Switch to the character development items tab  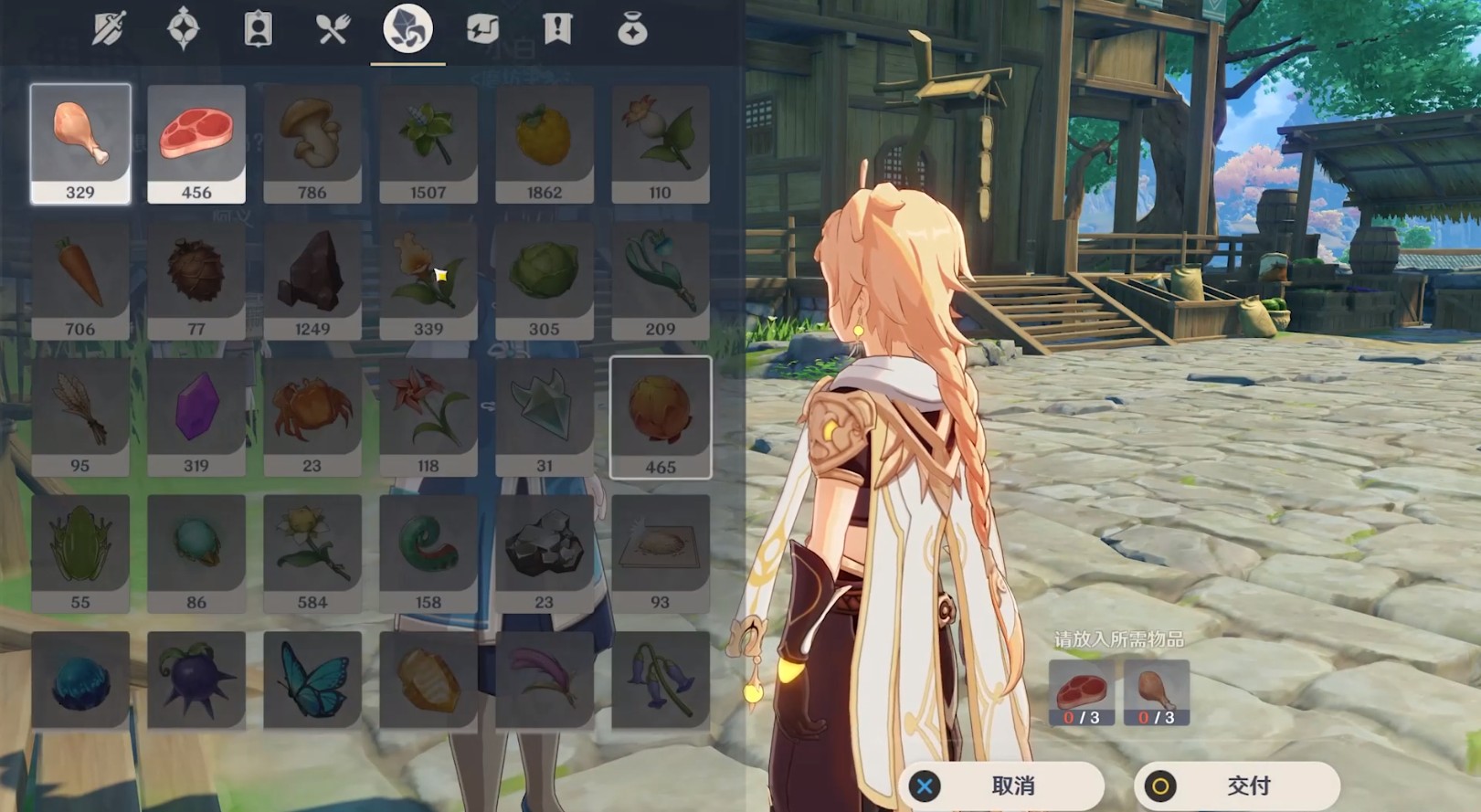(x=259, y=29)
